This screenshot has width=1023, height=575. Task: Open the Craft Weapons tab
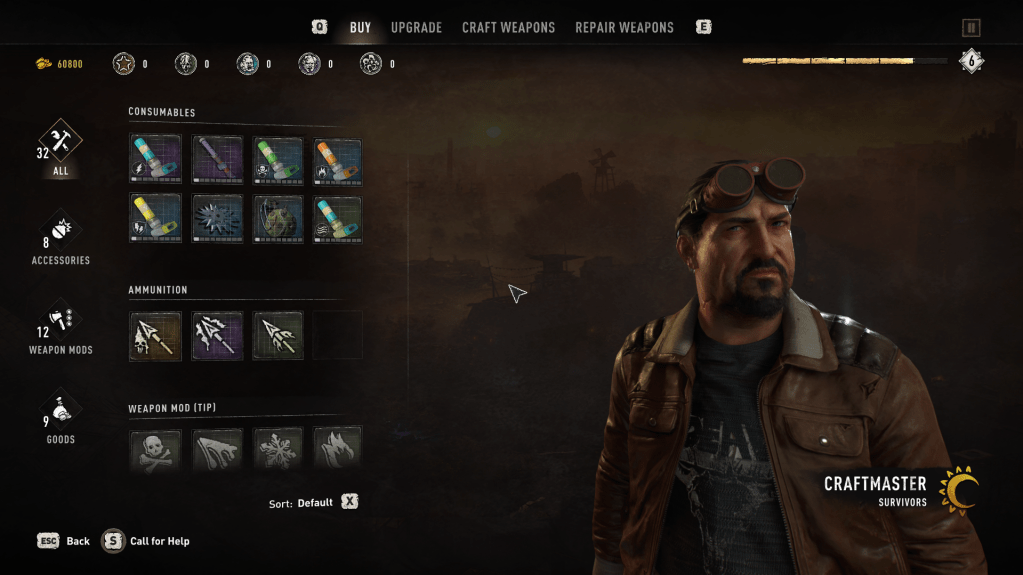click(508, 28)
